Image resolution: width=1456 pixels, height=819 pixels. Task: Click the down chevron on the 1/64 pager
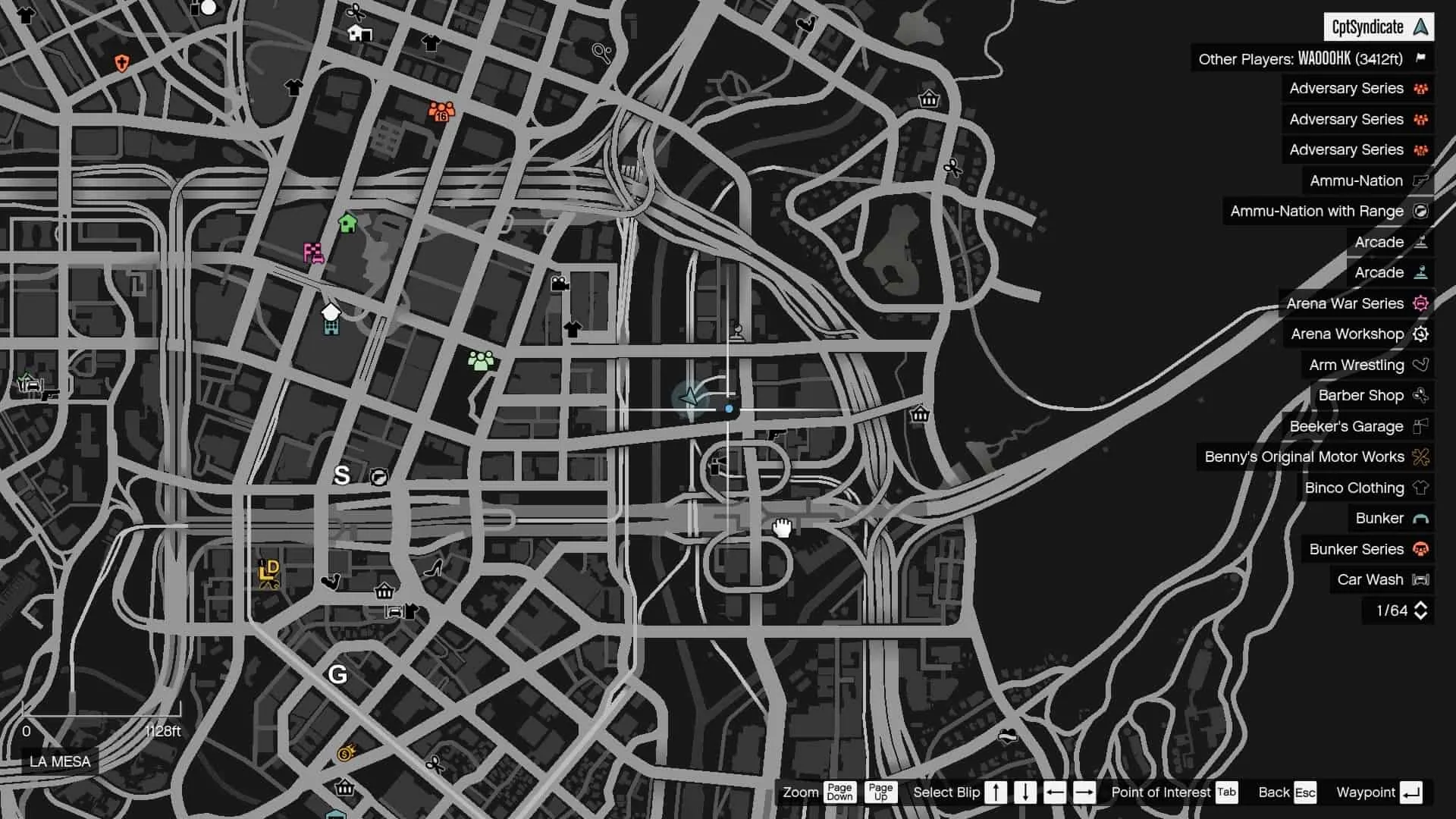(1422, 614)
